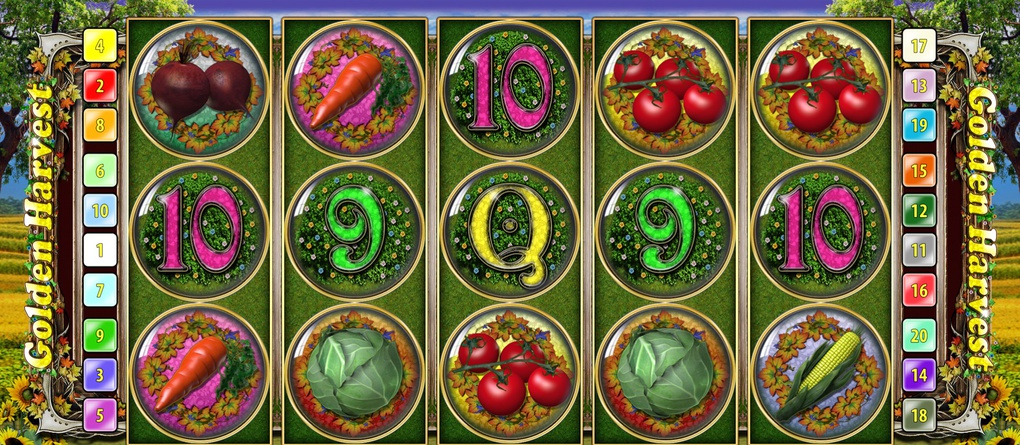Screen dimensions: 1020x445
Task: Choose payline number 1
Action: pyautogui.click(x=100, y=250)
